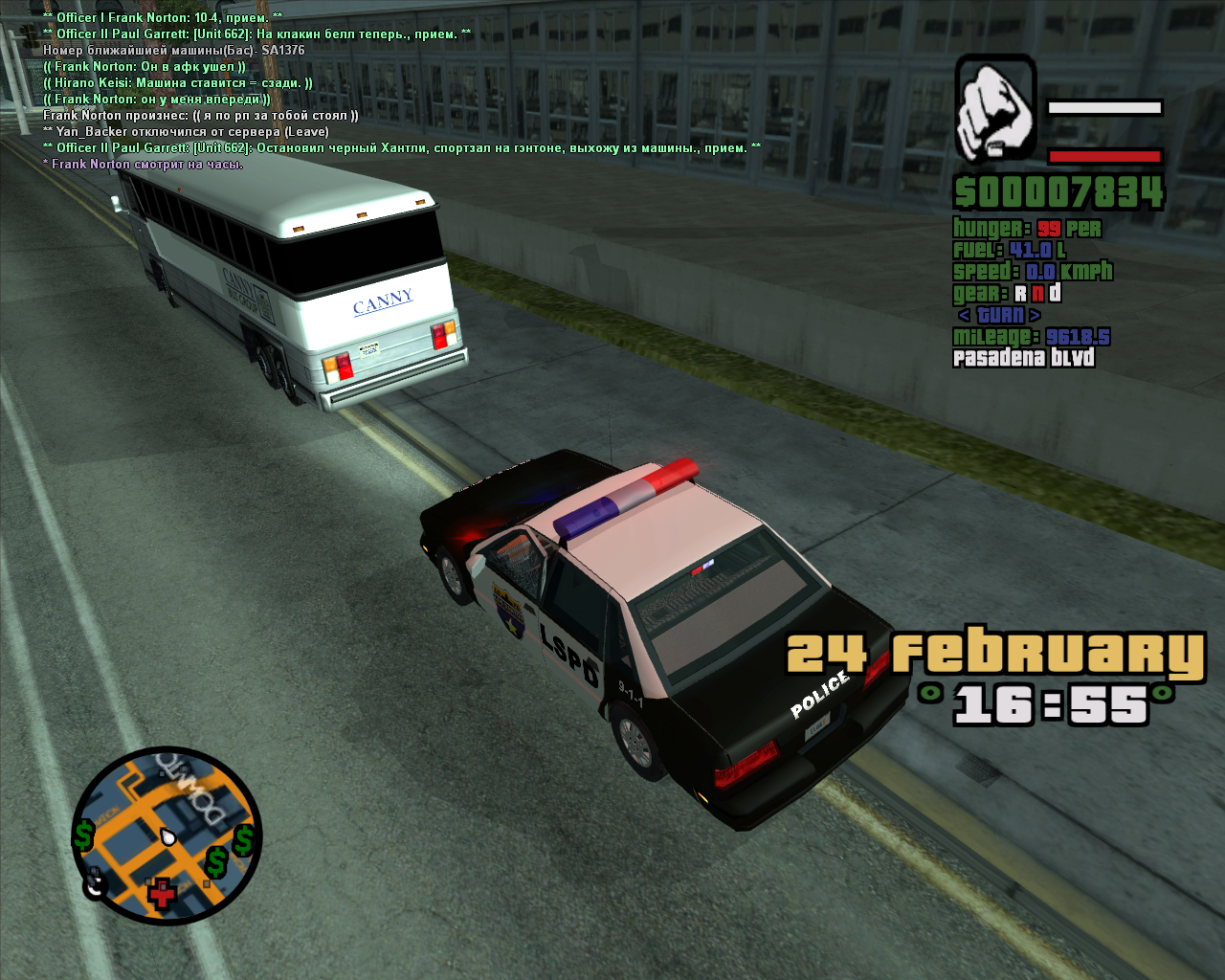
Task: Click the left turn signal arrow
Action: [x=964, y=315]
